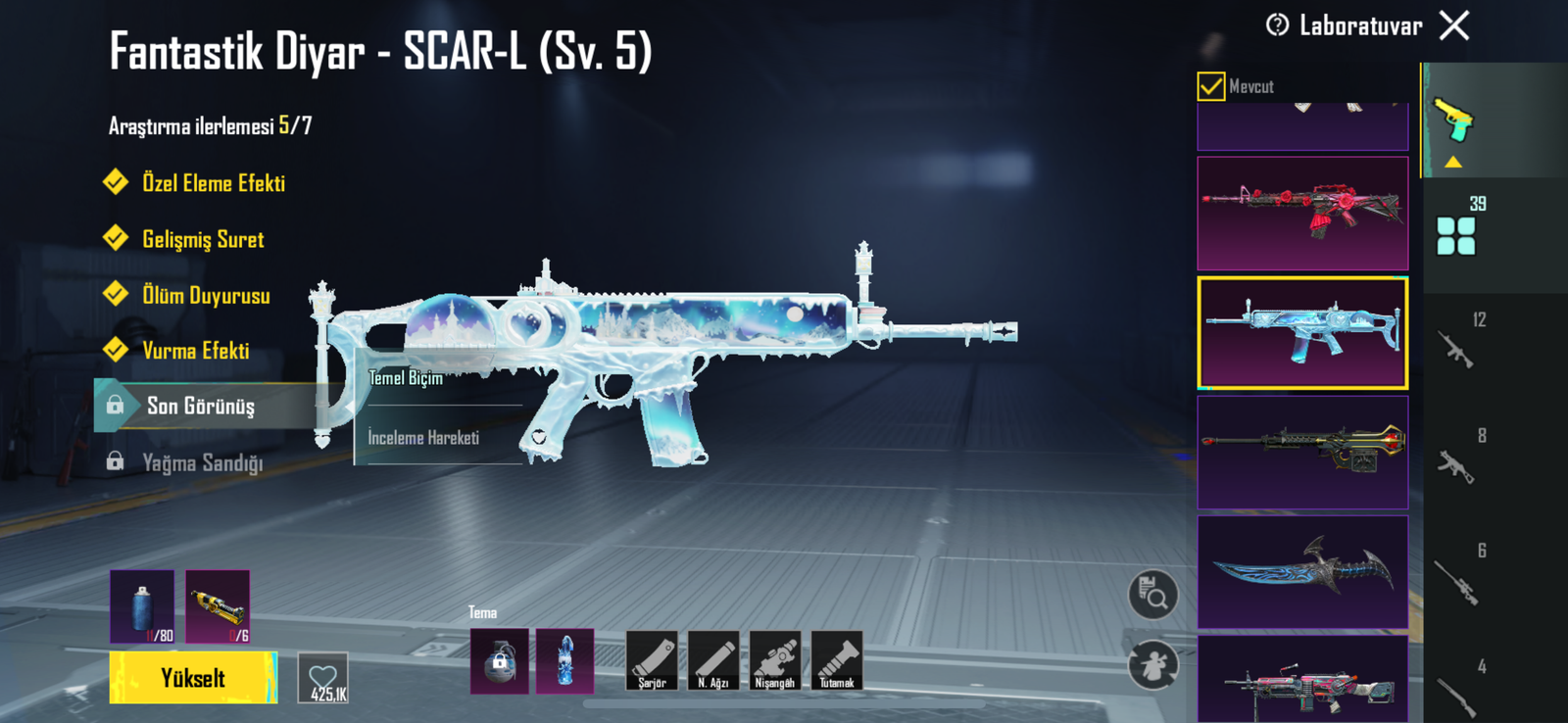Select the Tutamak attachment slot
1568x723 pixels.
pos(837,660)
